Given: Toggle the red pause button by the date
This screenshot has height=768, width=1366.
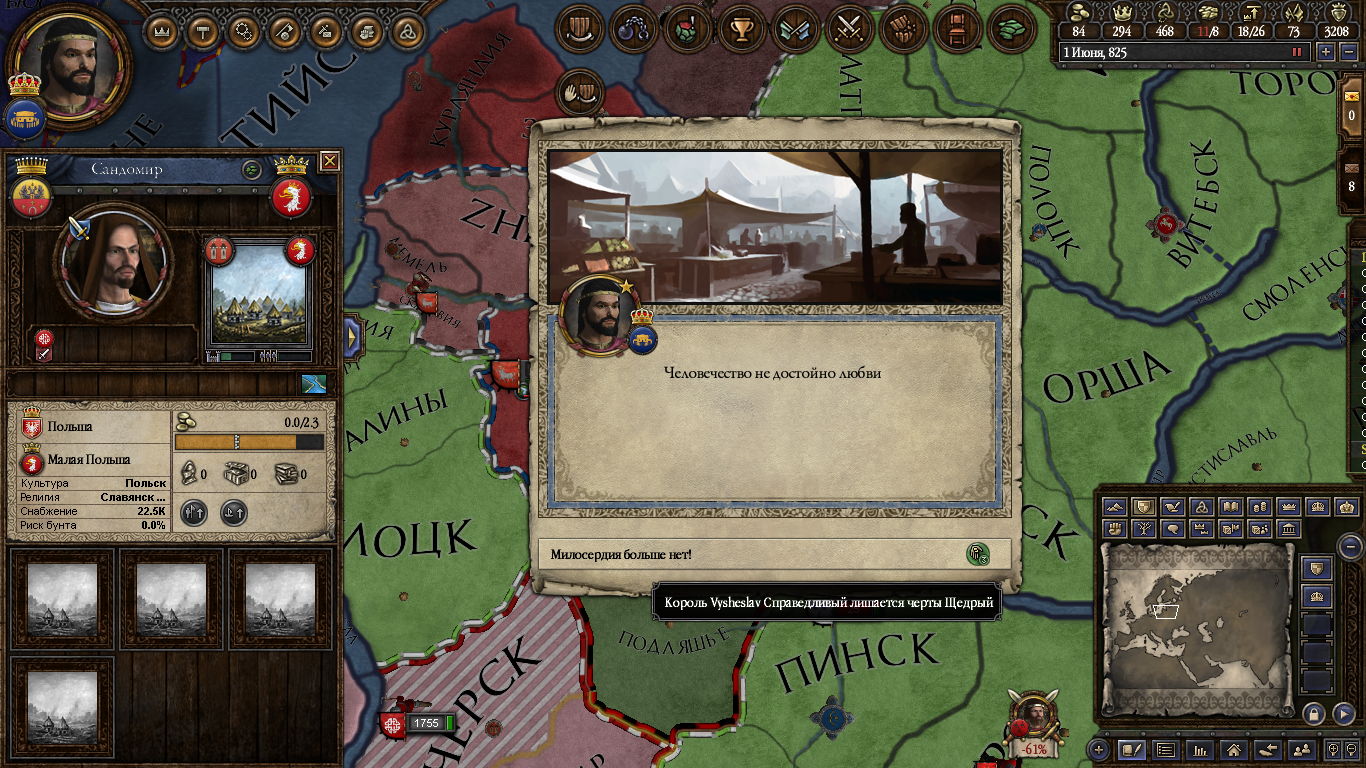Looking at the screenshot, I should tap(1297, 52).
